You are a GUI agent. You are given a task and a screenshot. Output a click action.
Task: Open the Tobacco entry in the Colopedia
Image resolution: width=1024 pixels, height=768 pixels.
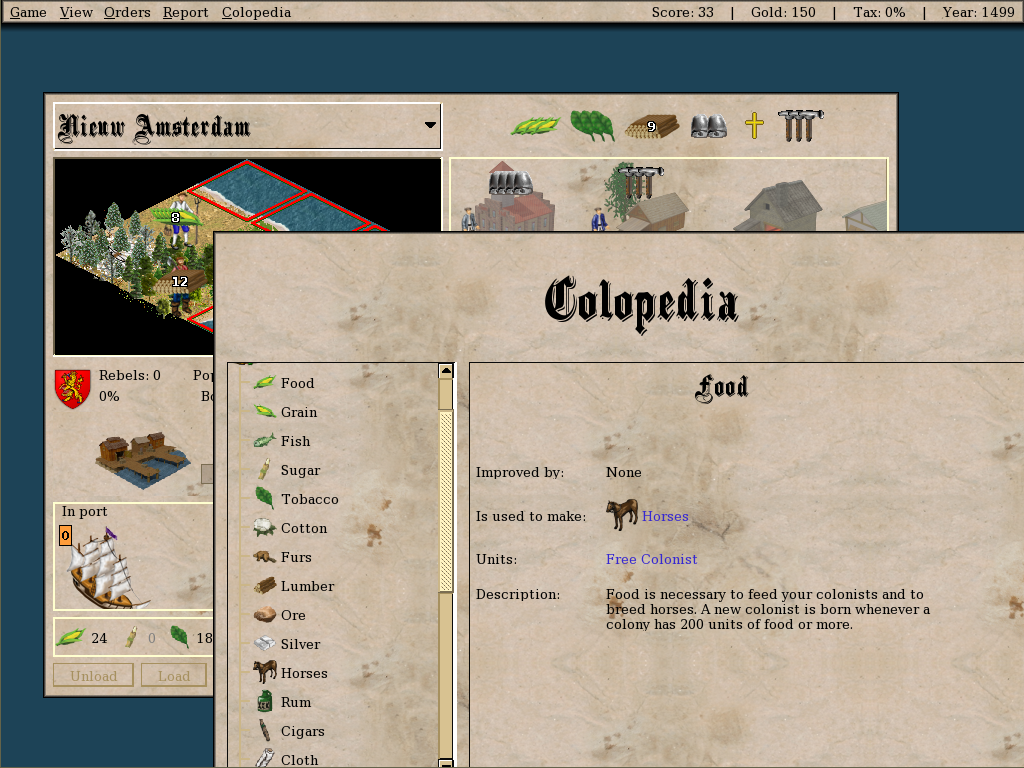(309, 499)
